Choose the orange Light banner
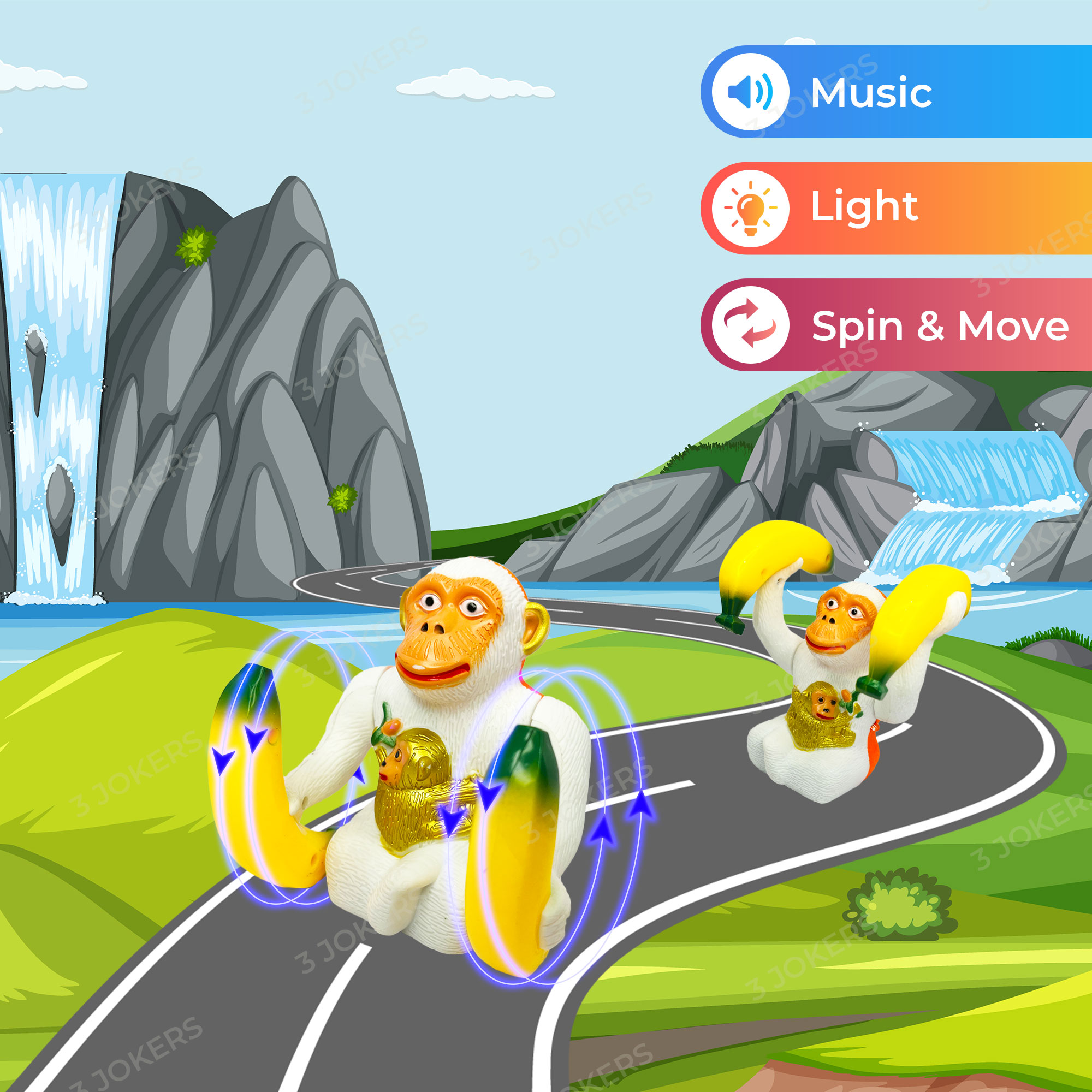Screen dimensions: 1092x1092 pyautogui.click(x=896, y=207)
